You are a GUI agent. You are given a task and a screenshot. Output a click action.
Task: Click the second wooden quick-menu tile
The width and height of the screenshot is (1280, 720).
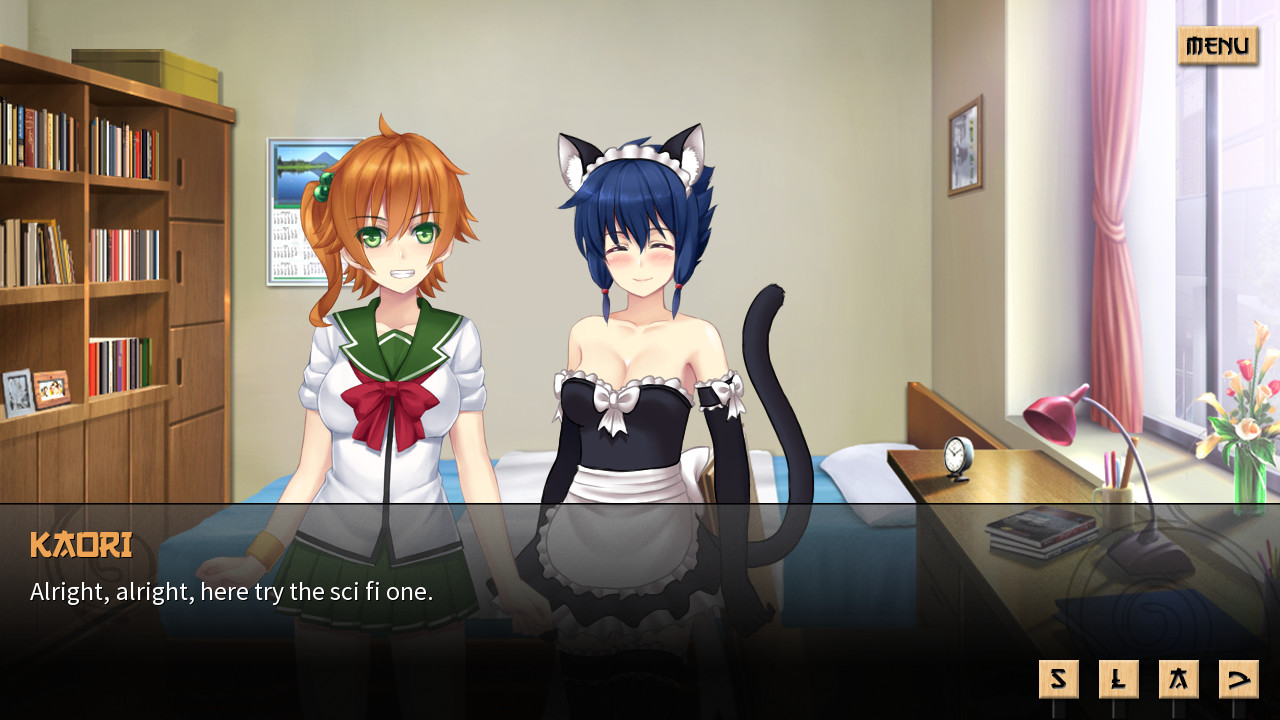point(1119,678)
